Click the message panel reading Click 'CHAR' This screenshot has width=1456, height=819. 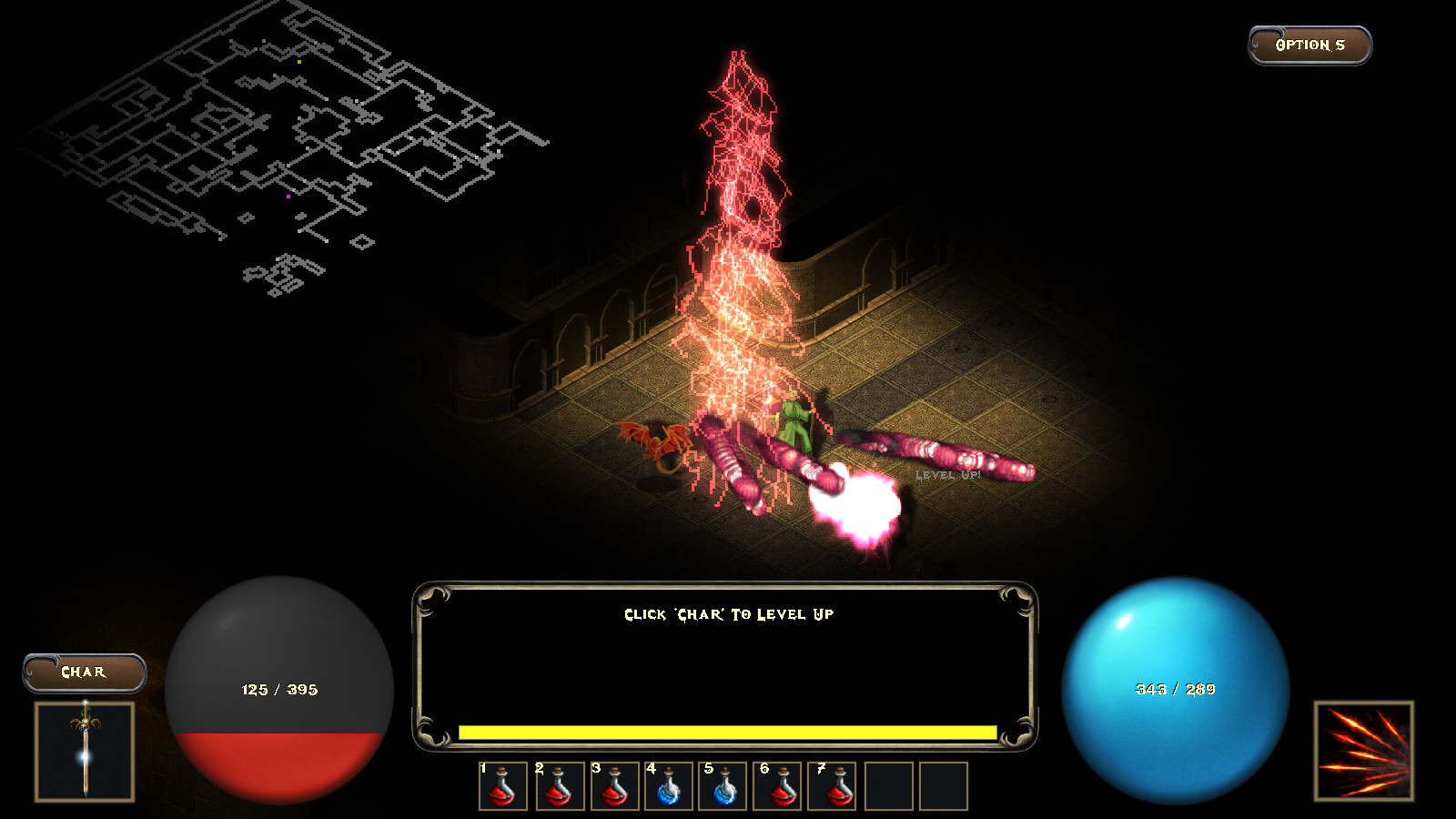(728, 613)
